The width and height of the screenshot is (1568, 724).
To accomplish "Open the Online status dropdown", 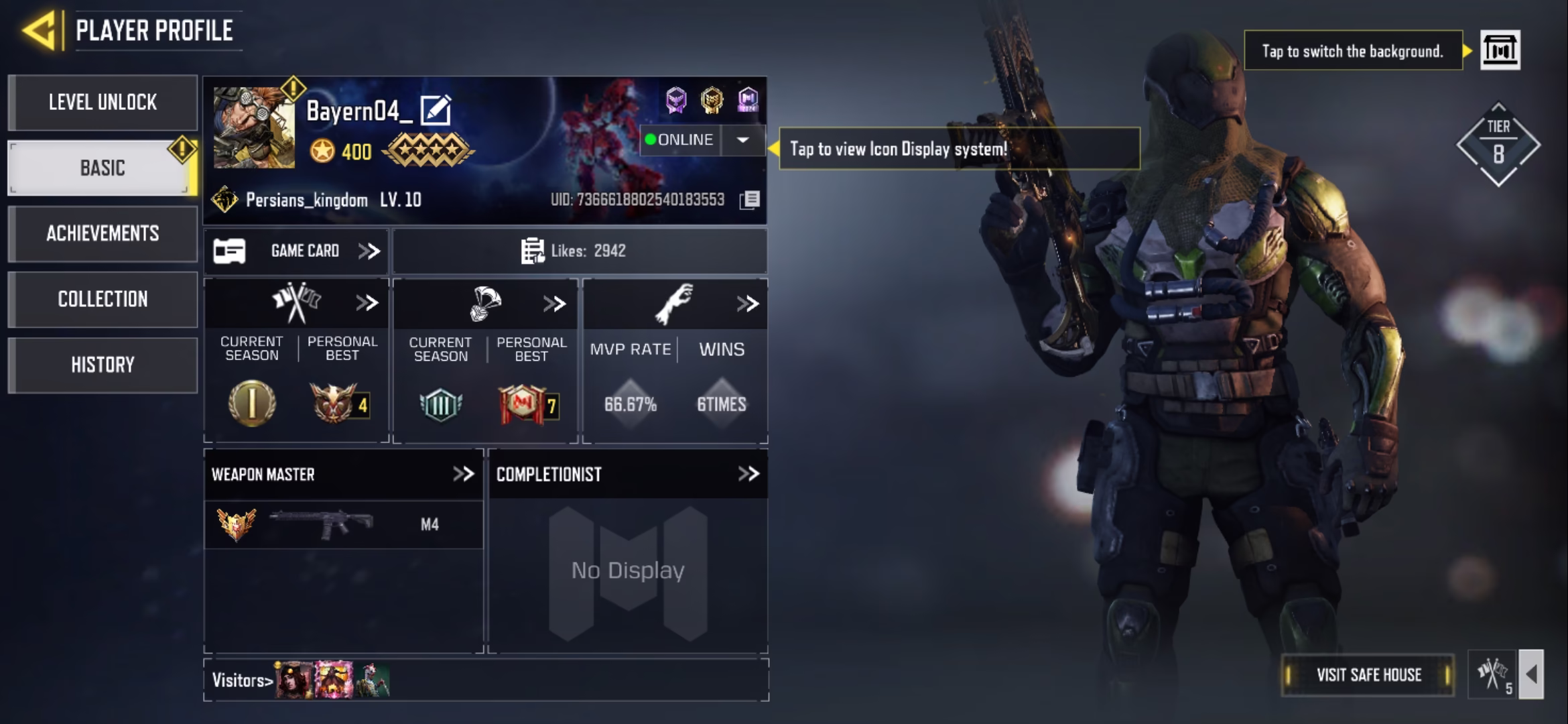I will coord(742,140).
